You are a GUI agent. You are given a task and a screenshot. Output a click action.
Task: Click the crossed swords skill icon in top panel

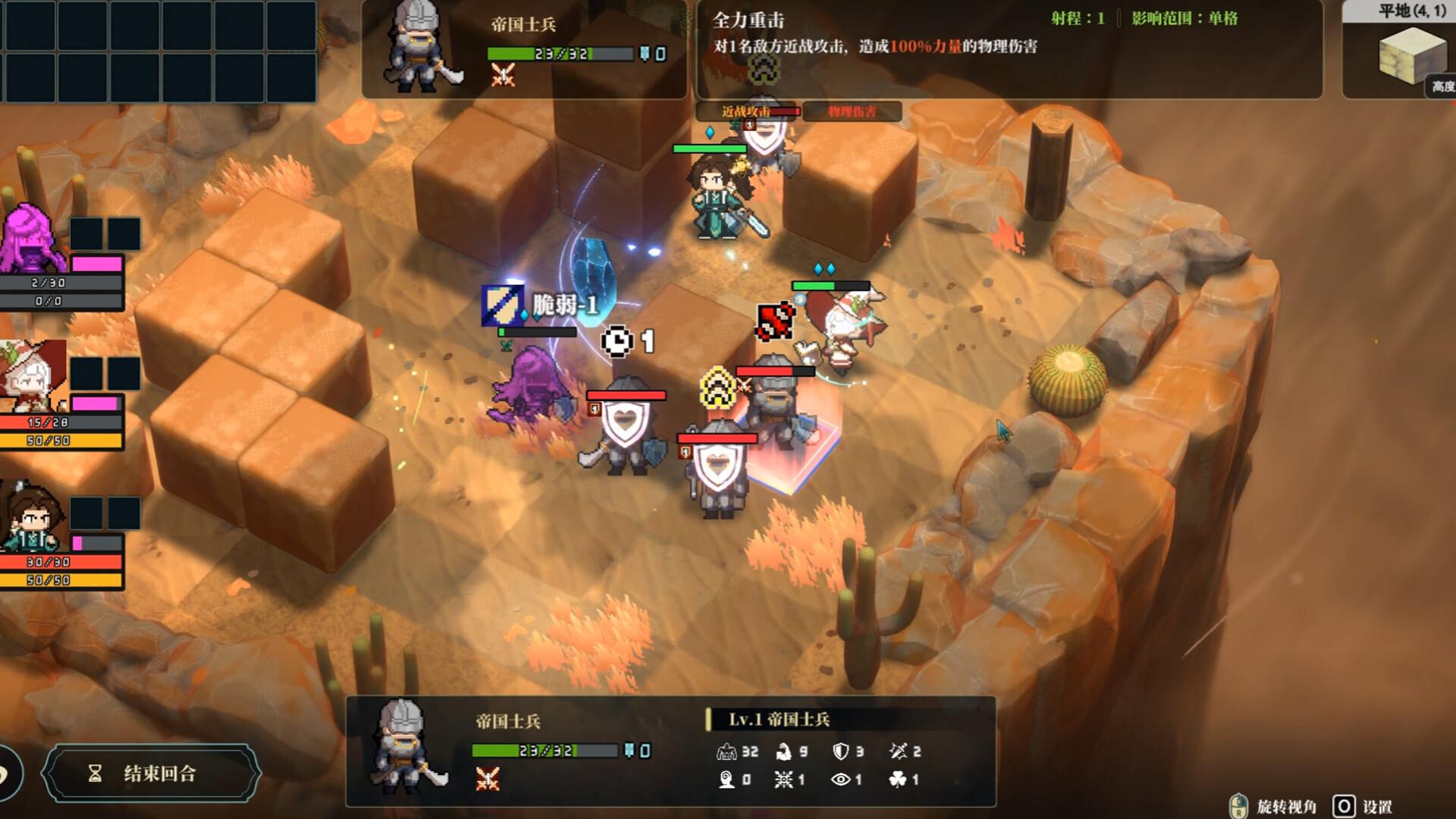click(x=502, y=74)
